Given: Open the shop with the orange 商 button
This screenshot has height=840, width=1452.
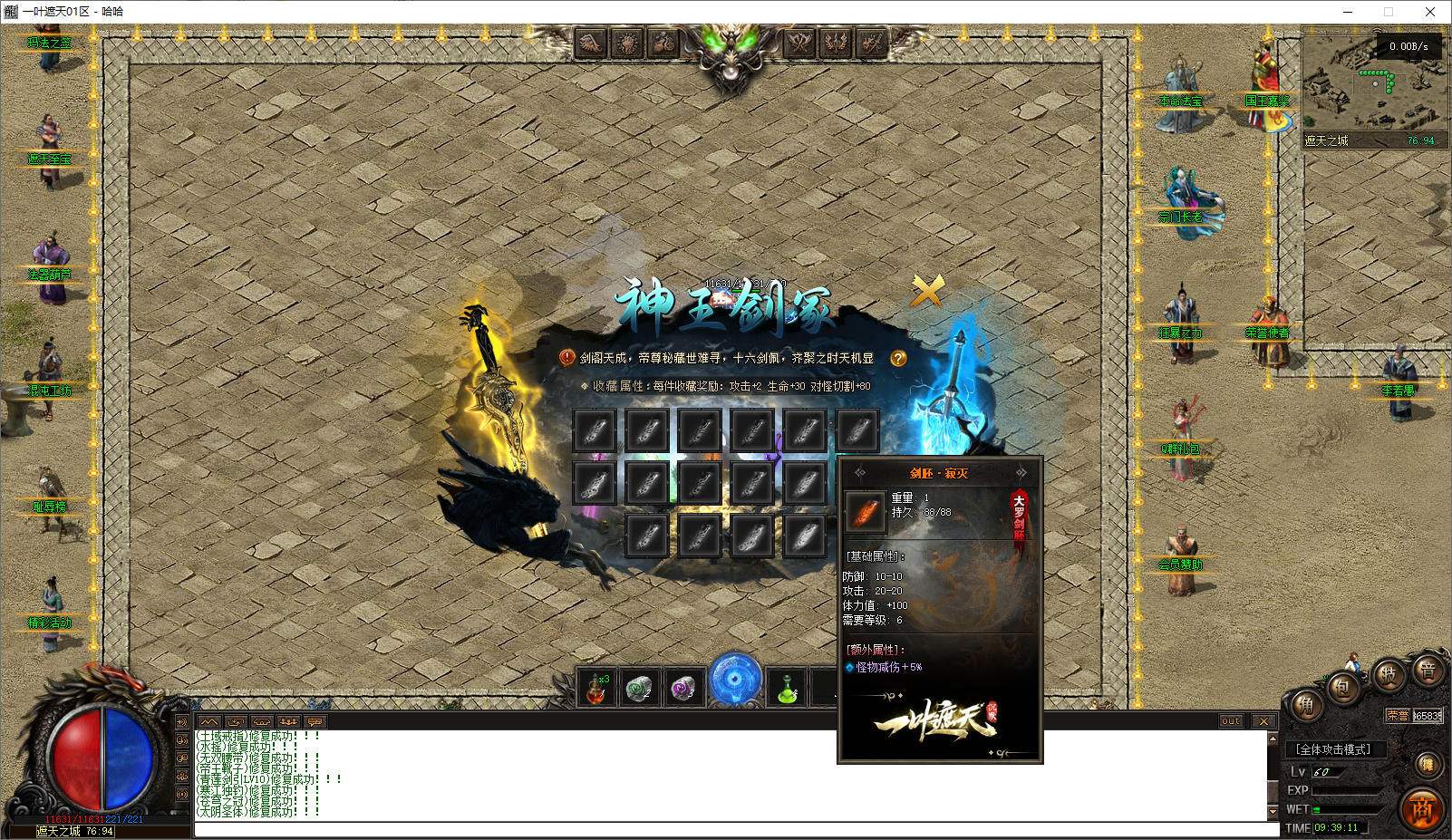Looking at the screenshot, I should point(1421,808).
